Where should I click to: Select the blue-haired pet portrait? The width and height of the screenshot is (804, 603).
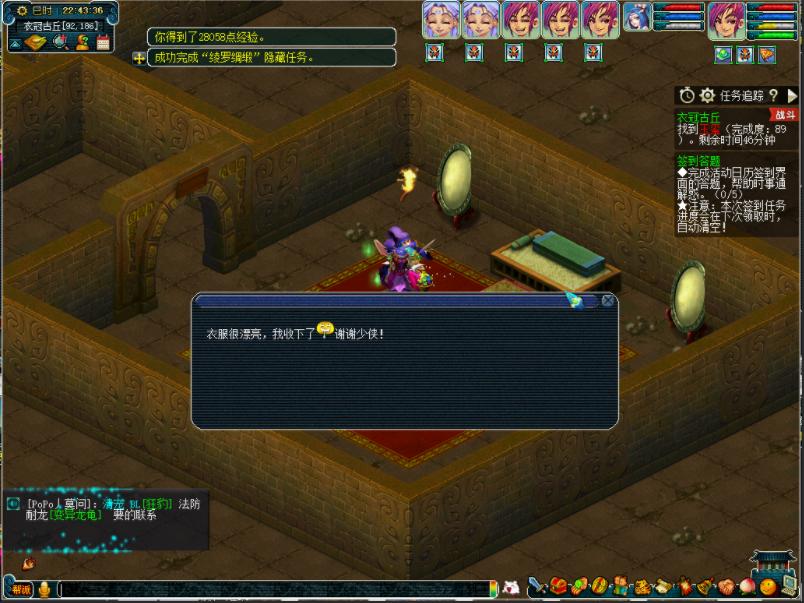636,17
